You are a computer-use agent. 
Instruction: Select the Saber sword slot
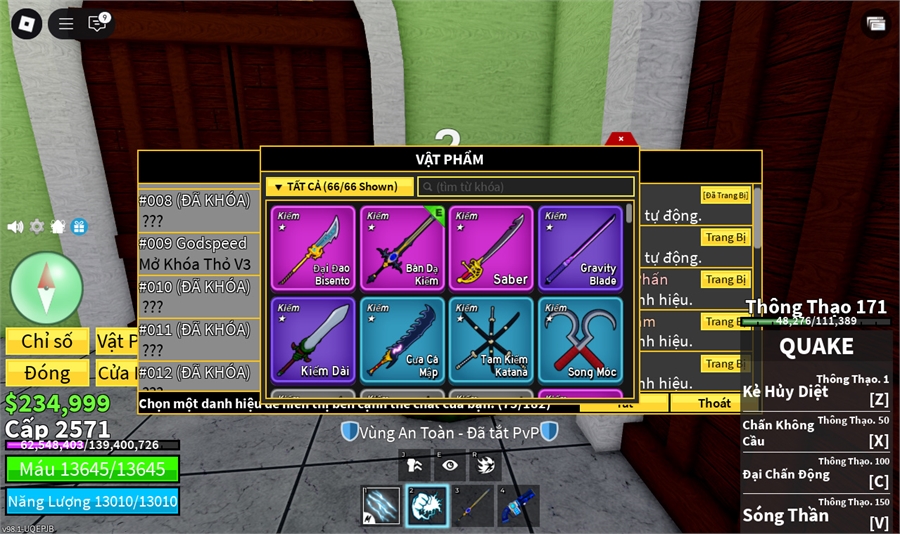(491, 248)
